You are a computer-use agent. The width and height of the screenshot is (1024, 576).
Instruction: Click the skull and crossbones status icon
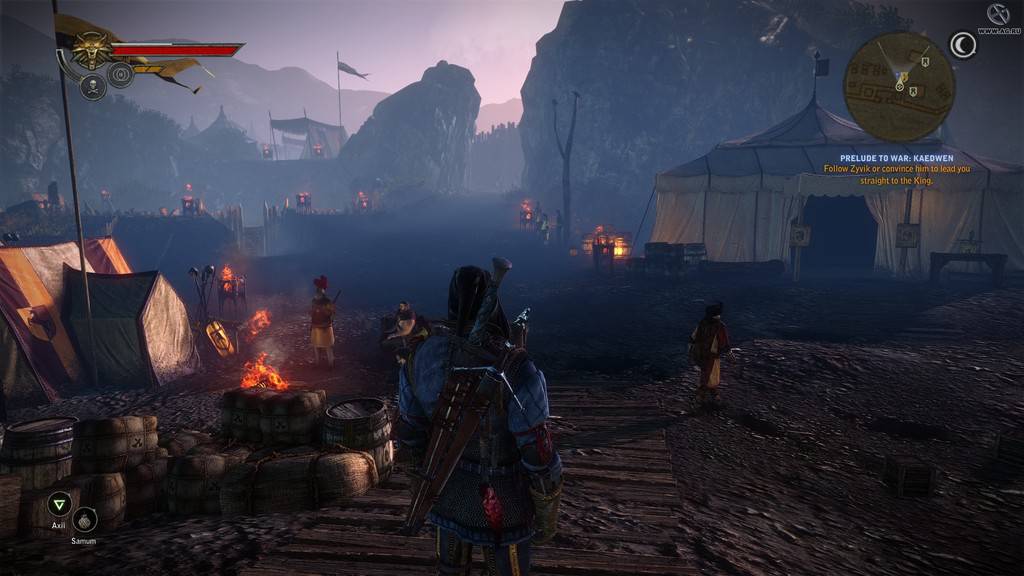click(93, 87)
